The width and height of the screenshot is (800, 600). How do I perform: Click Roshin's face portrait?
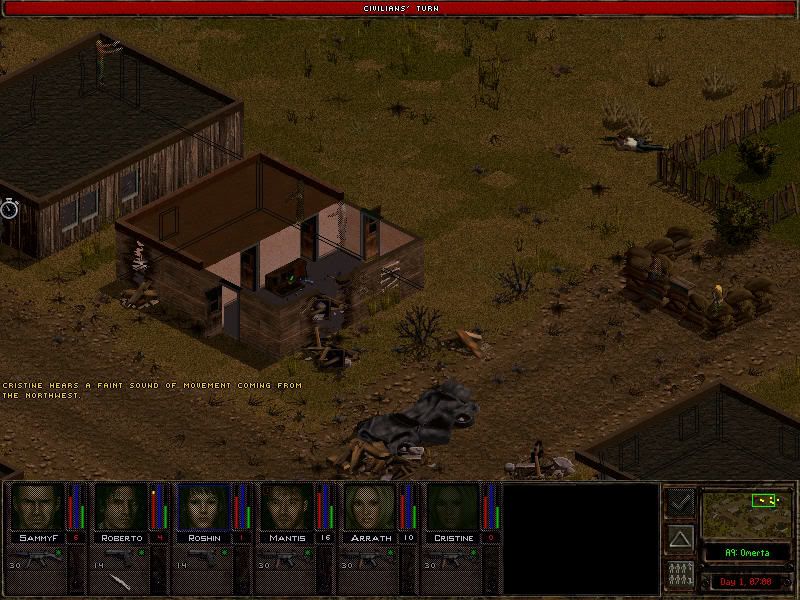pos(203,507)
